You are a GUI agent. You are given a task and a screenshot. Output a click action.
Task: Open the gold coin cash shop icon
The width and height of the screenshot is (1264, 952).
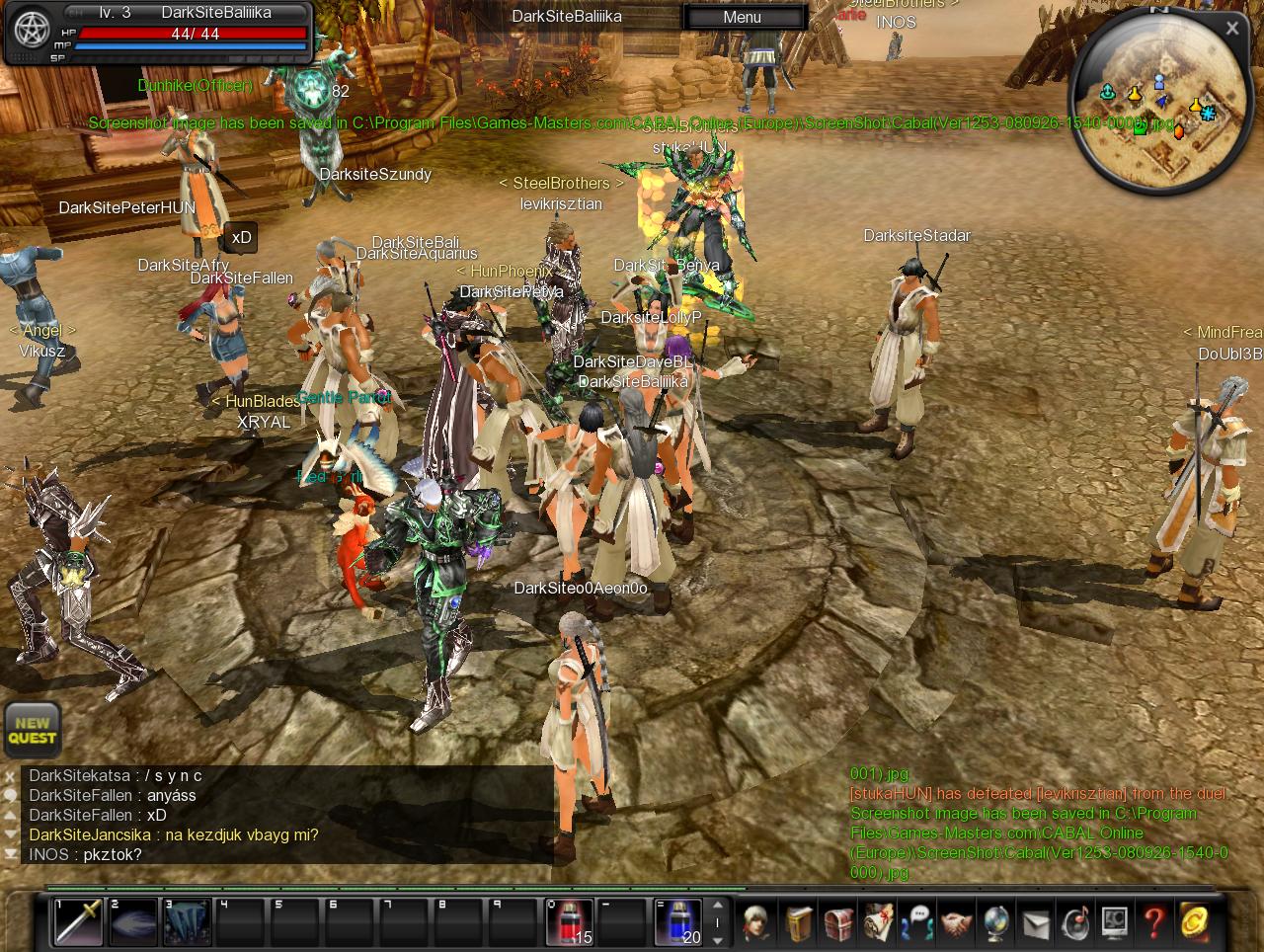coord(1194,923)
